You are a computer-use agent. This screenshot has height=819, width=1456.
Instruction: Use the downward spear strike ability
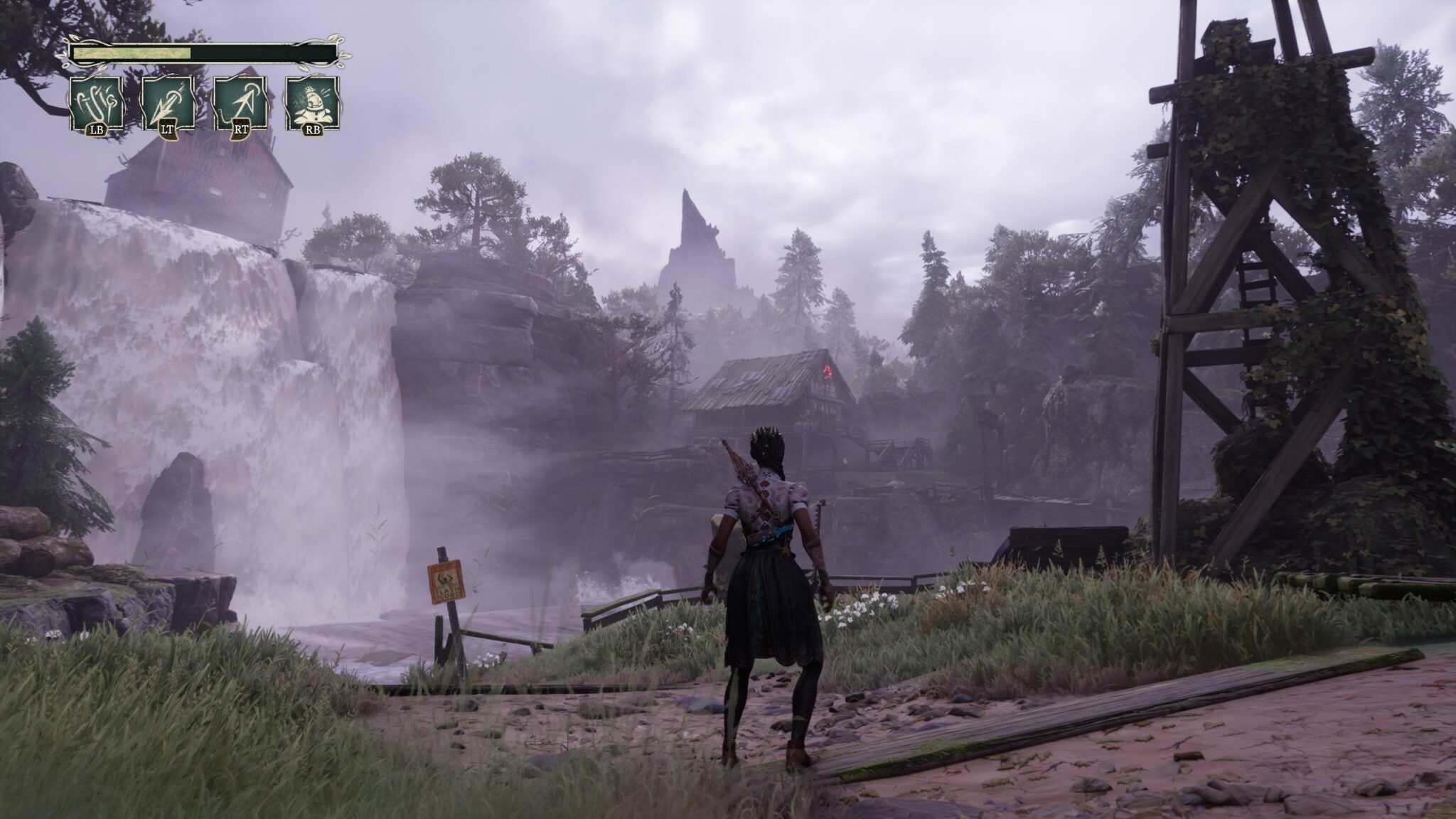(x=168, y=104)
